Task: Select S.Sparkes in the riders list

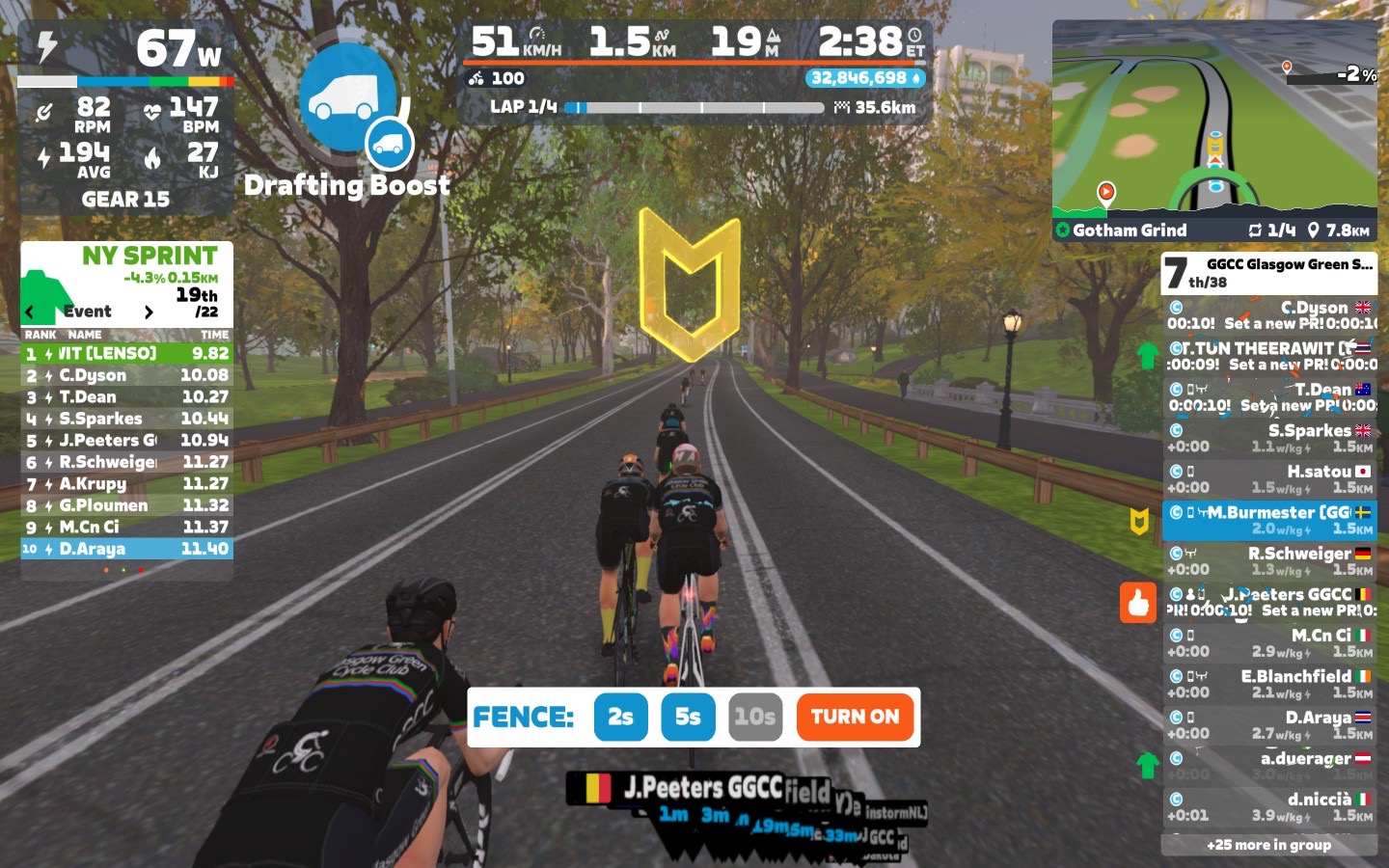Action: pyautogui.click(x=1269, y=438)
